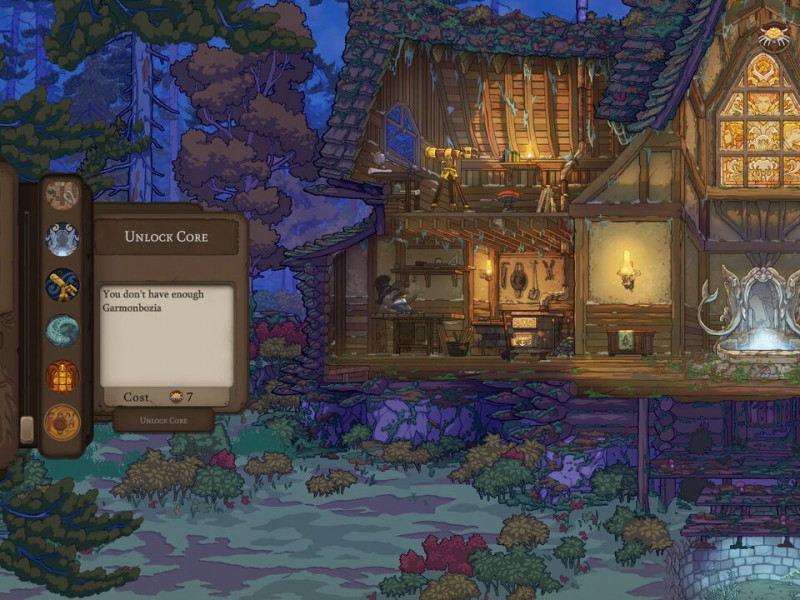Select the golden telescope core icon
800x600 pixels.
click(62, 285)
